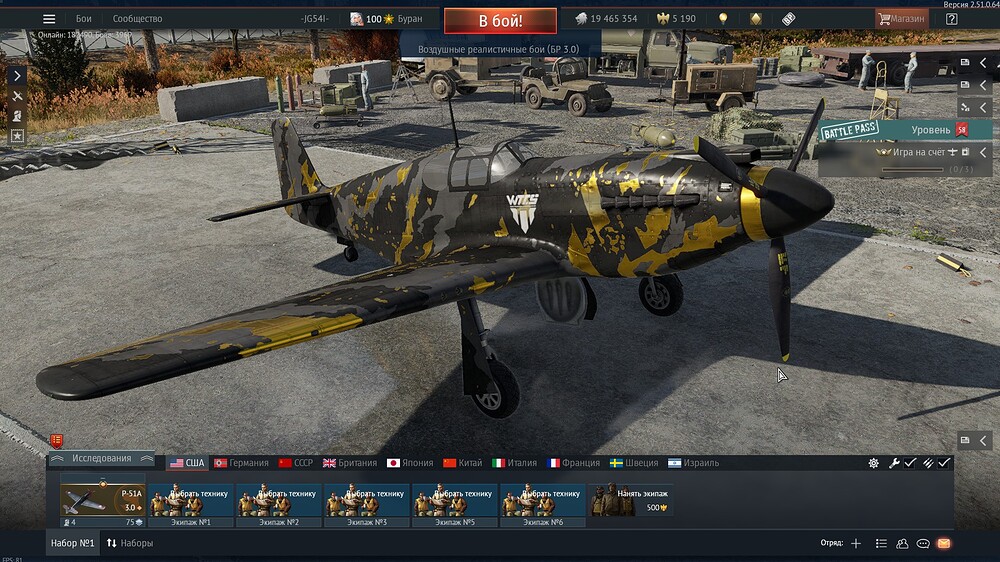
Task: Open the Бои battles menu
Action: 84,19
